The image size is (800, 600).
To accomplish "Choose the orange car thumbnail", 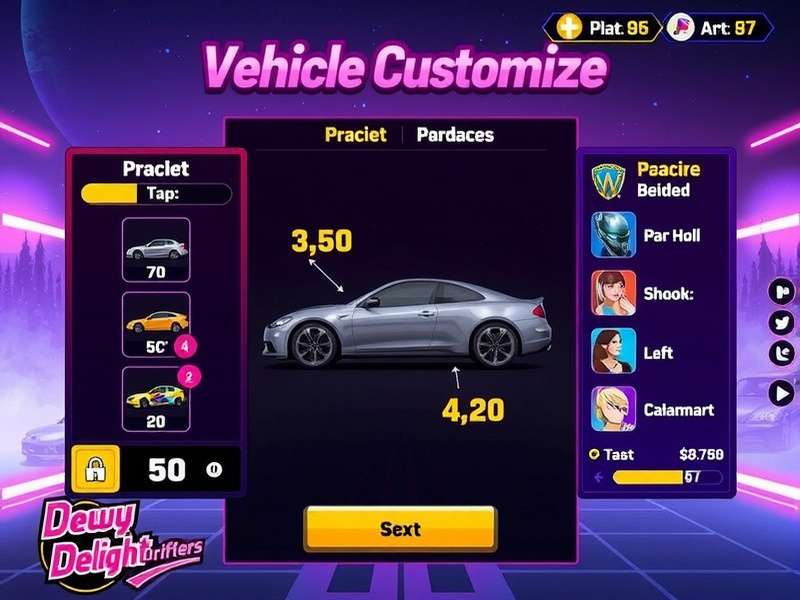I will (x=156, y=323).
